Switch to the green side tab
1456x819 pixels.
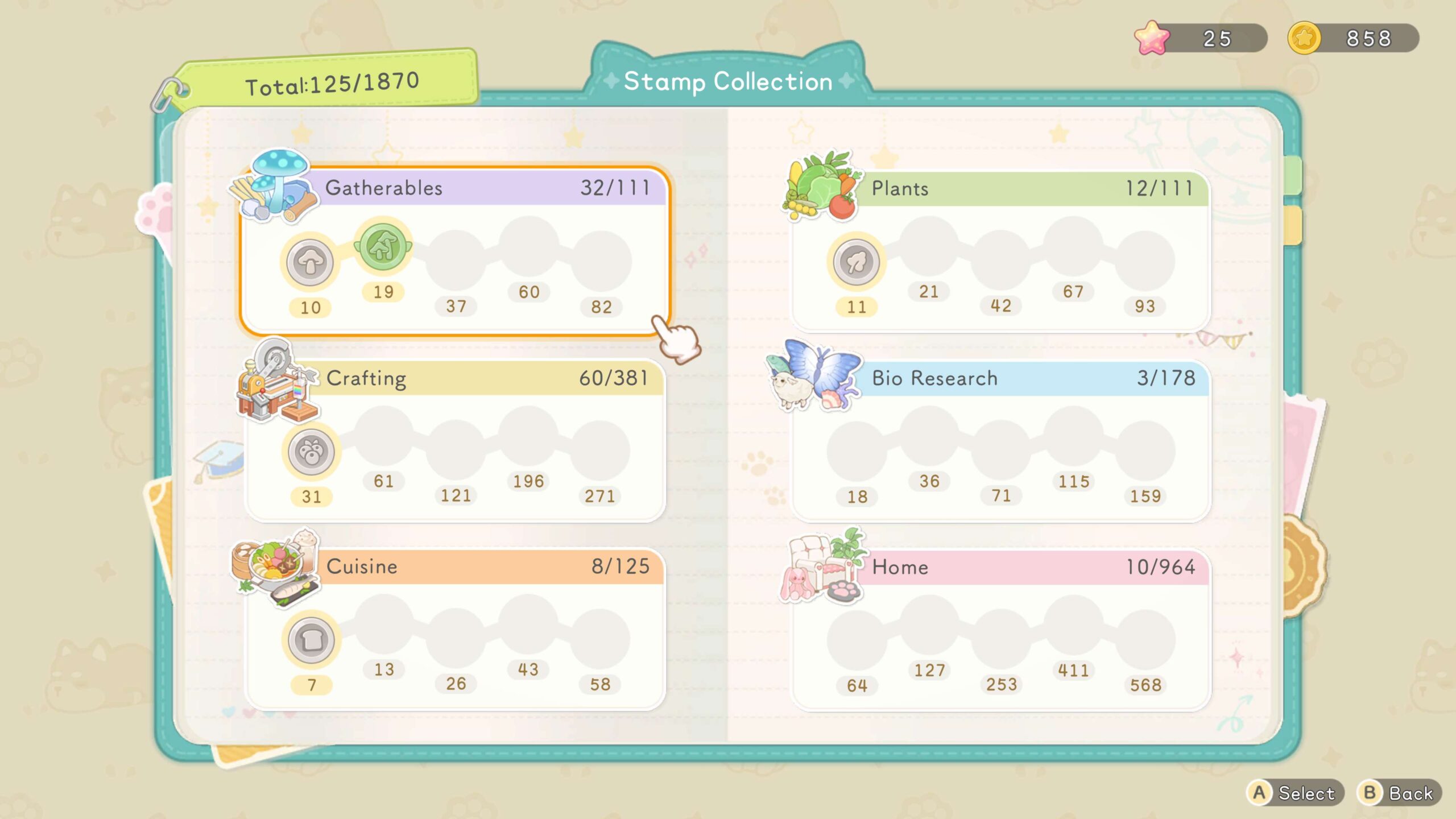coord(1293,175)
